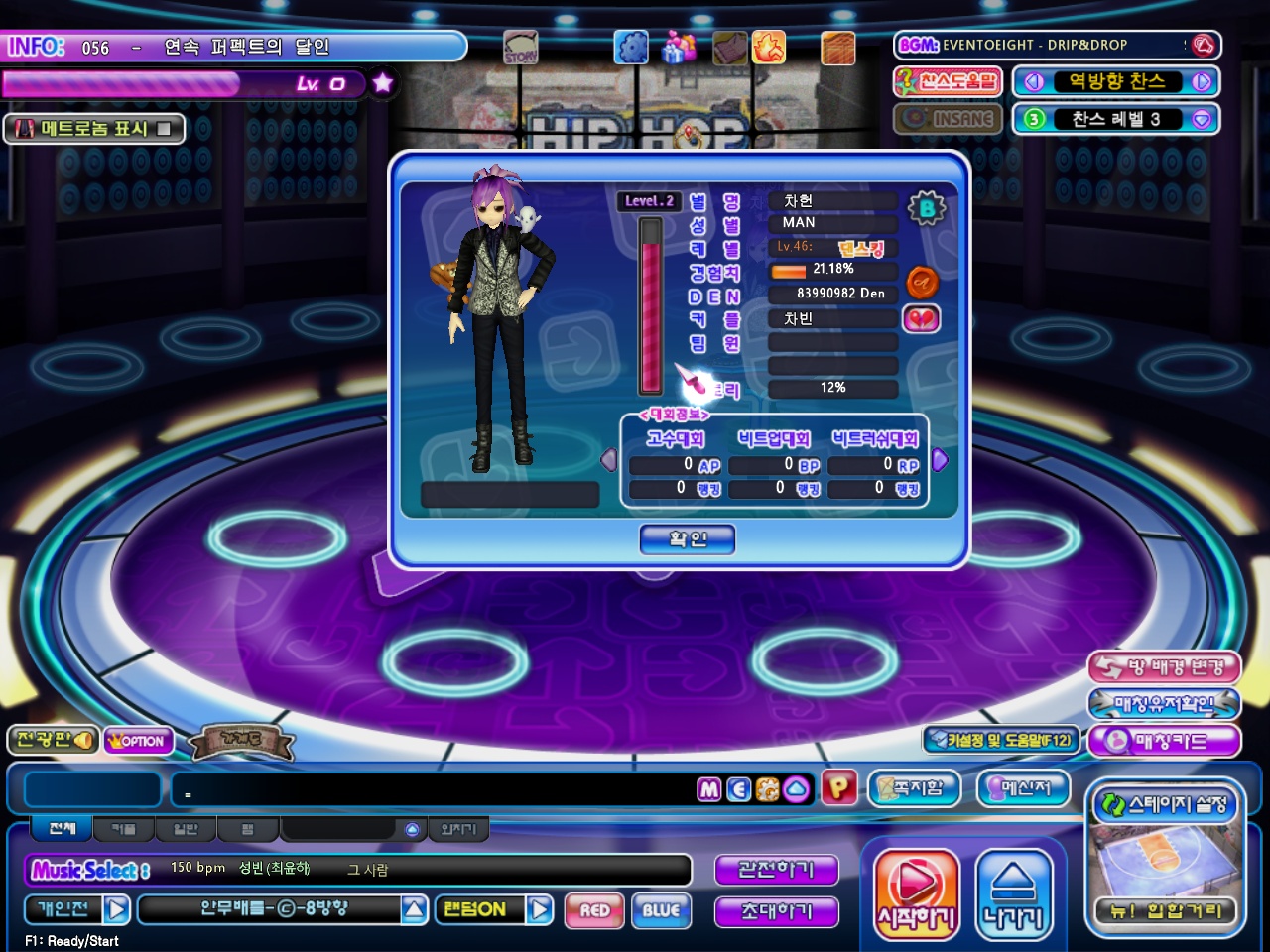The height and width of the screenshot is (952, 1270).
Task: Leave the room with 나가기
Action: [x=1013, y=894]
